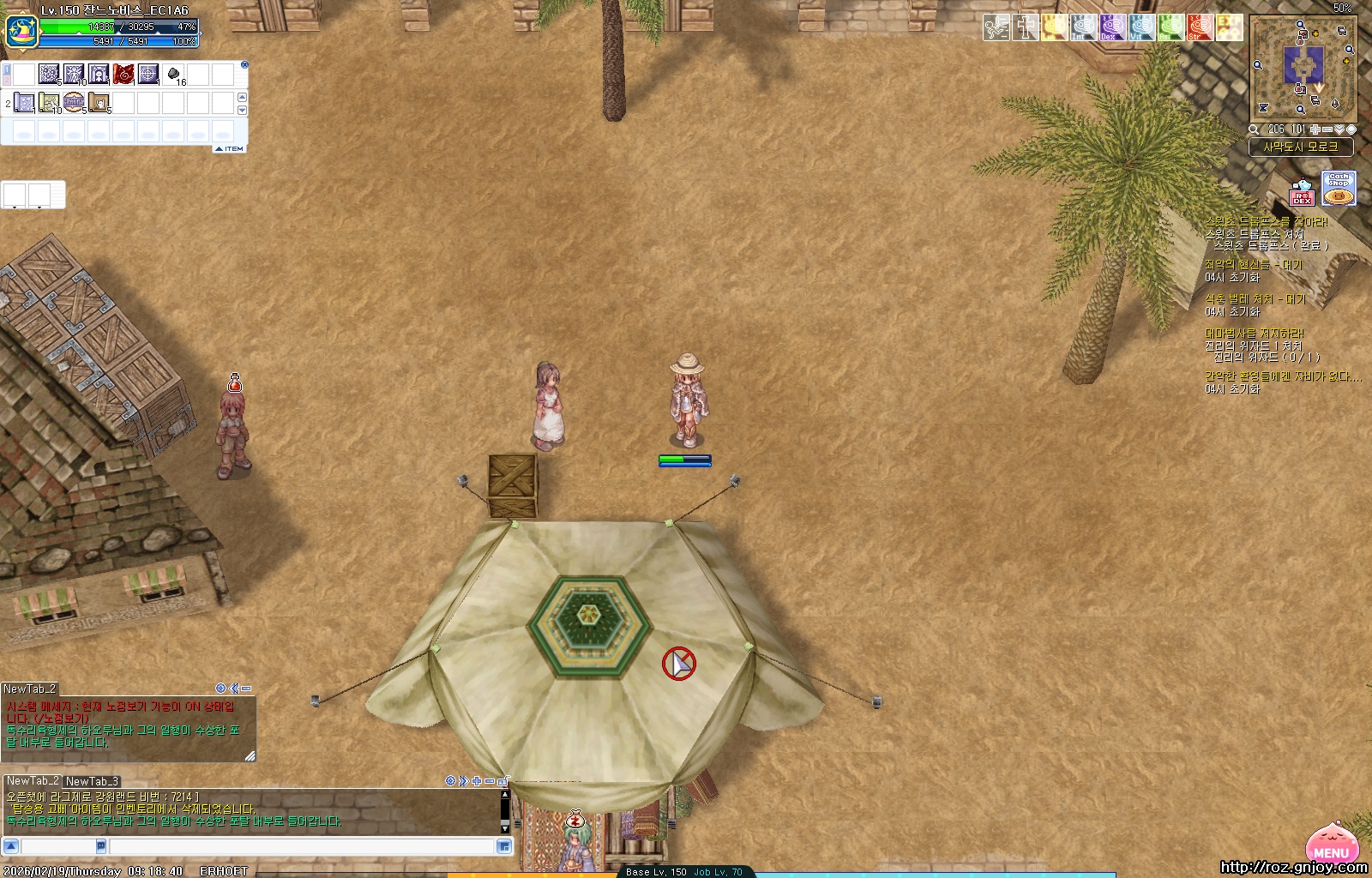The height and width of the screenshot is (878, 1372).
Task: Toggle the ITEM hotbar expander
Action: coord(230,148)
